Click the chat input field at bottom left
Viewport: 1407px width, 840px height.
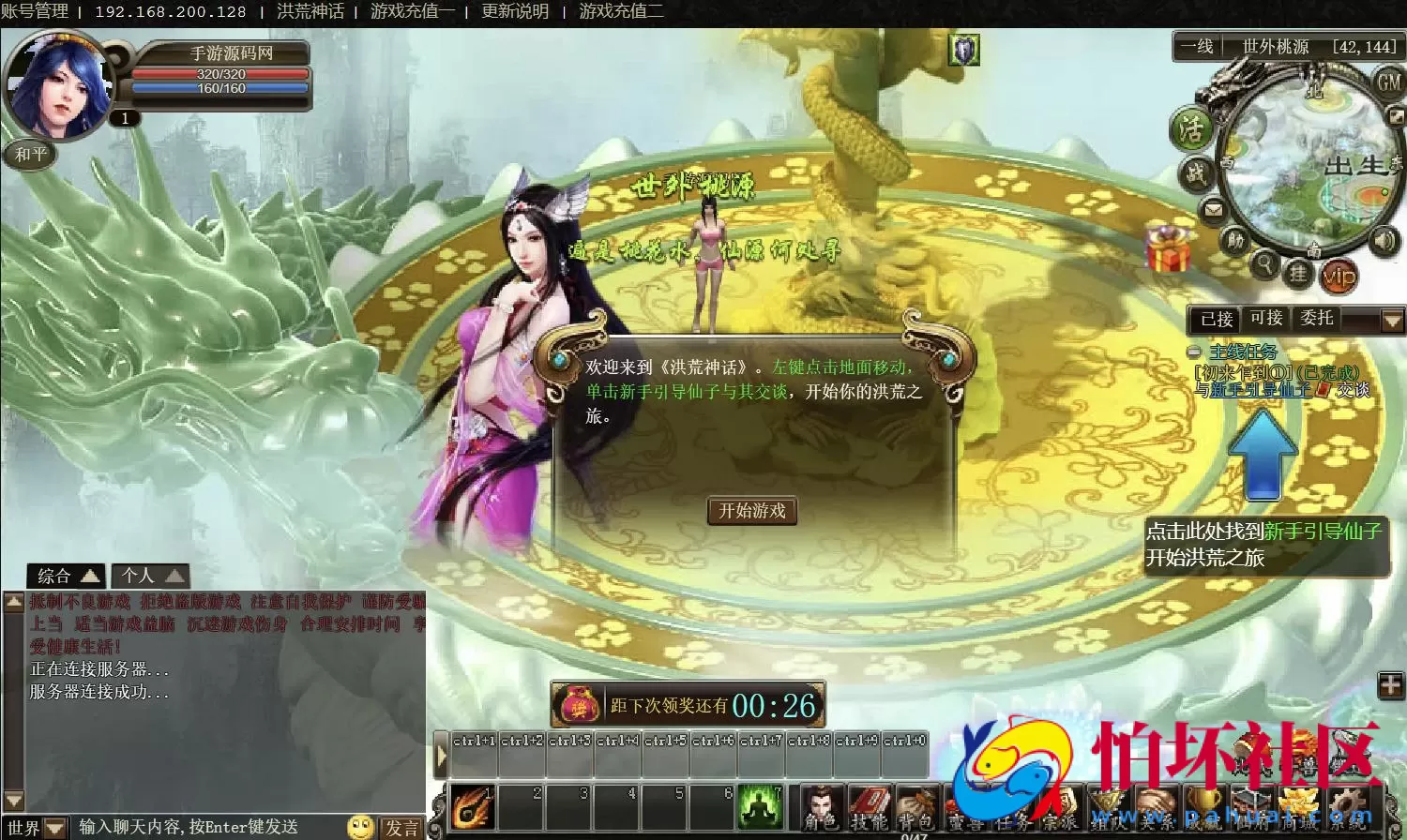click(x=188, y=828)
